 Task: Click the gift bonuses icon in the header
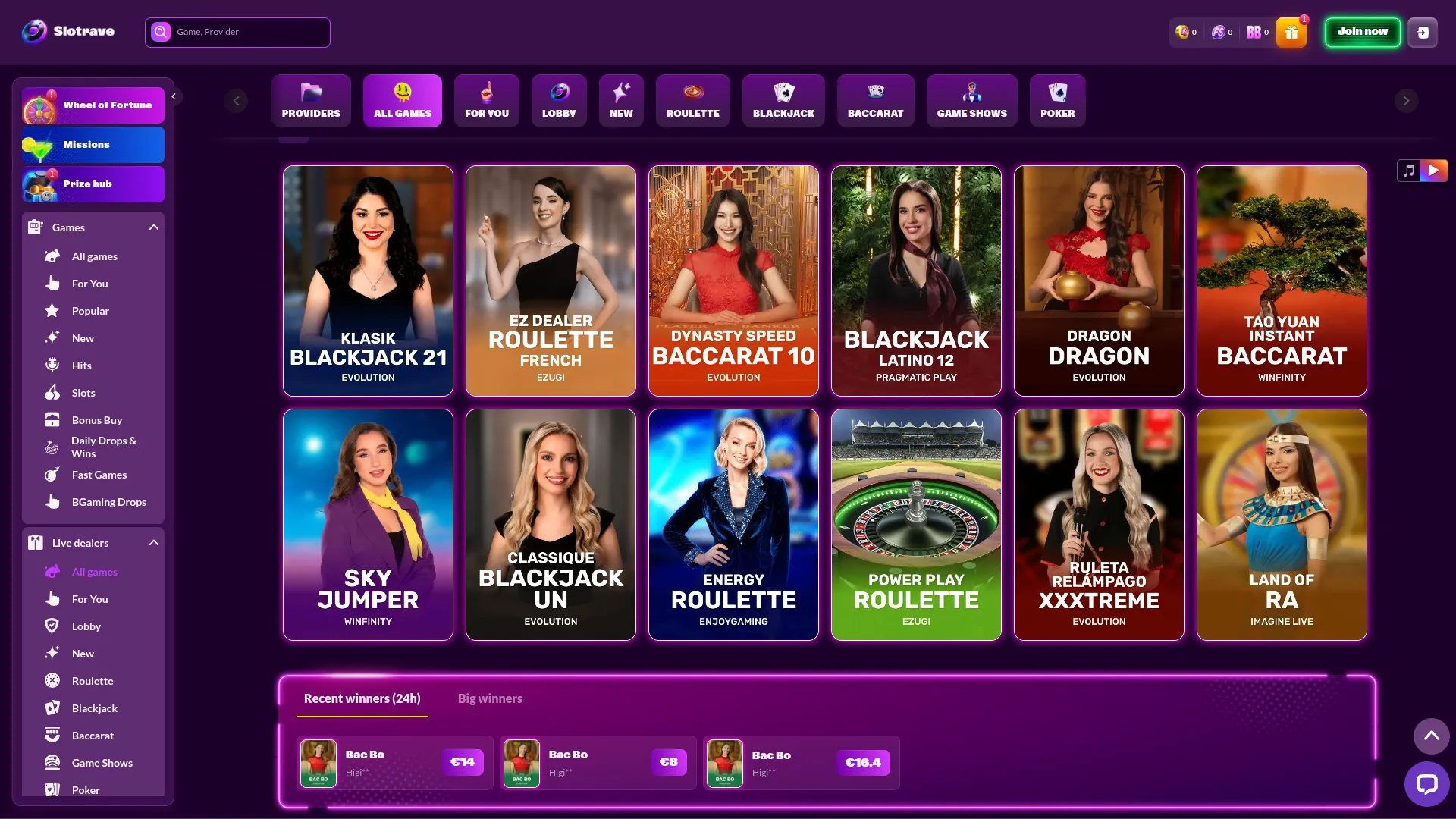(1290, 32)
